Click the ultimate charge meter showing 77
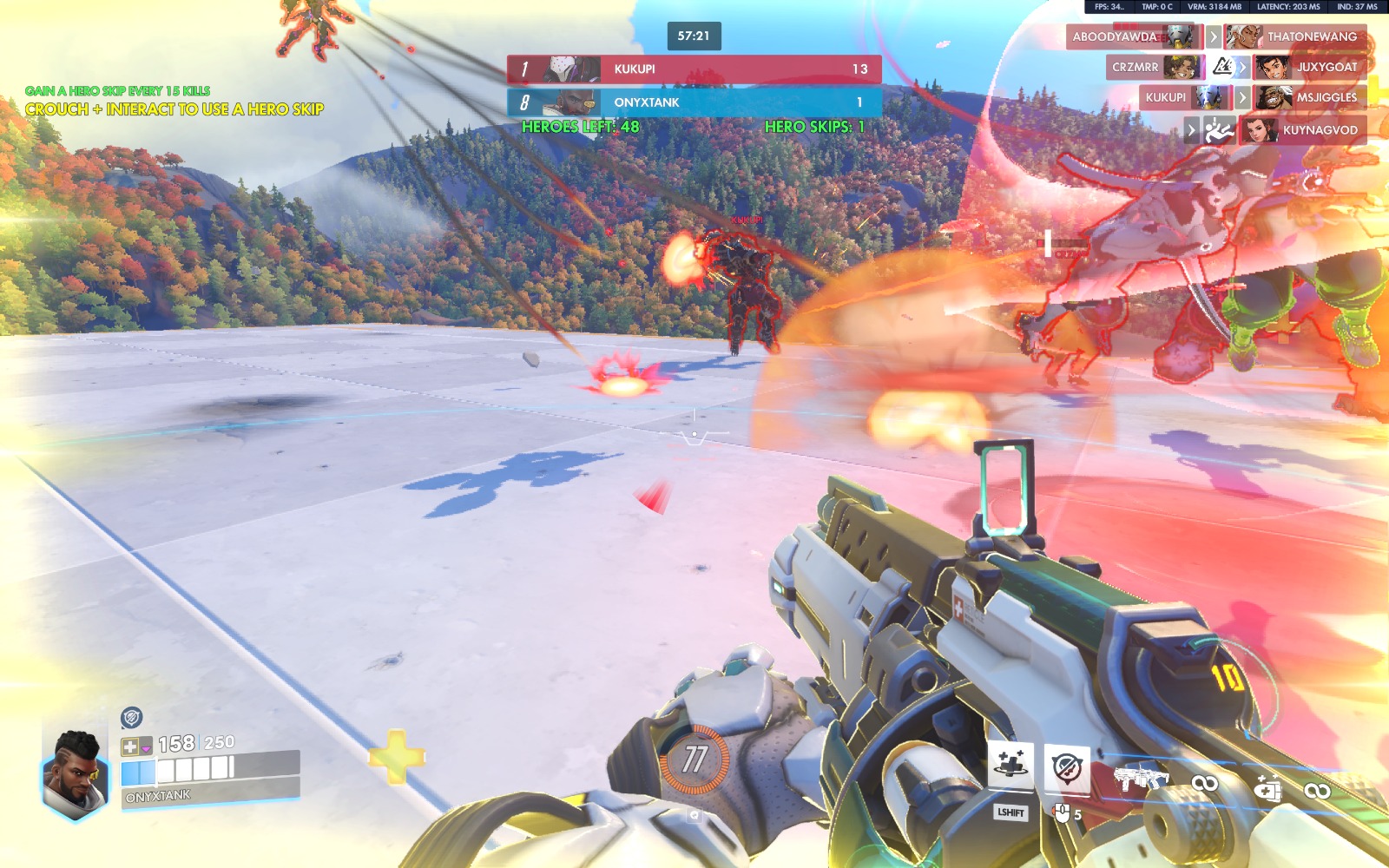This screenshot has height=868, width=1389. [694, 757]
